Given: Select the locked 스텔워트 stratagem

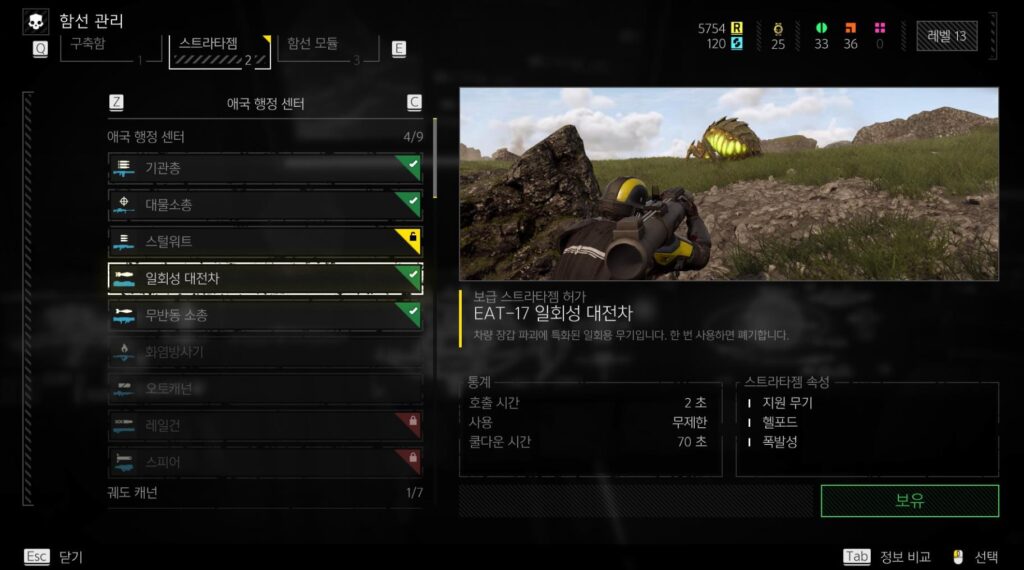Looking at the screenshot, I should click(265, 241).
